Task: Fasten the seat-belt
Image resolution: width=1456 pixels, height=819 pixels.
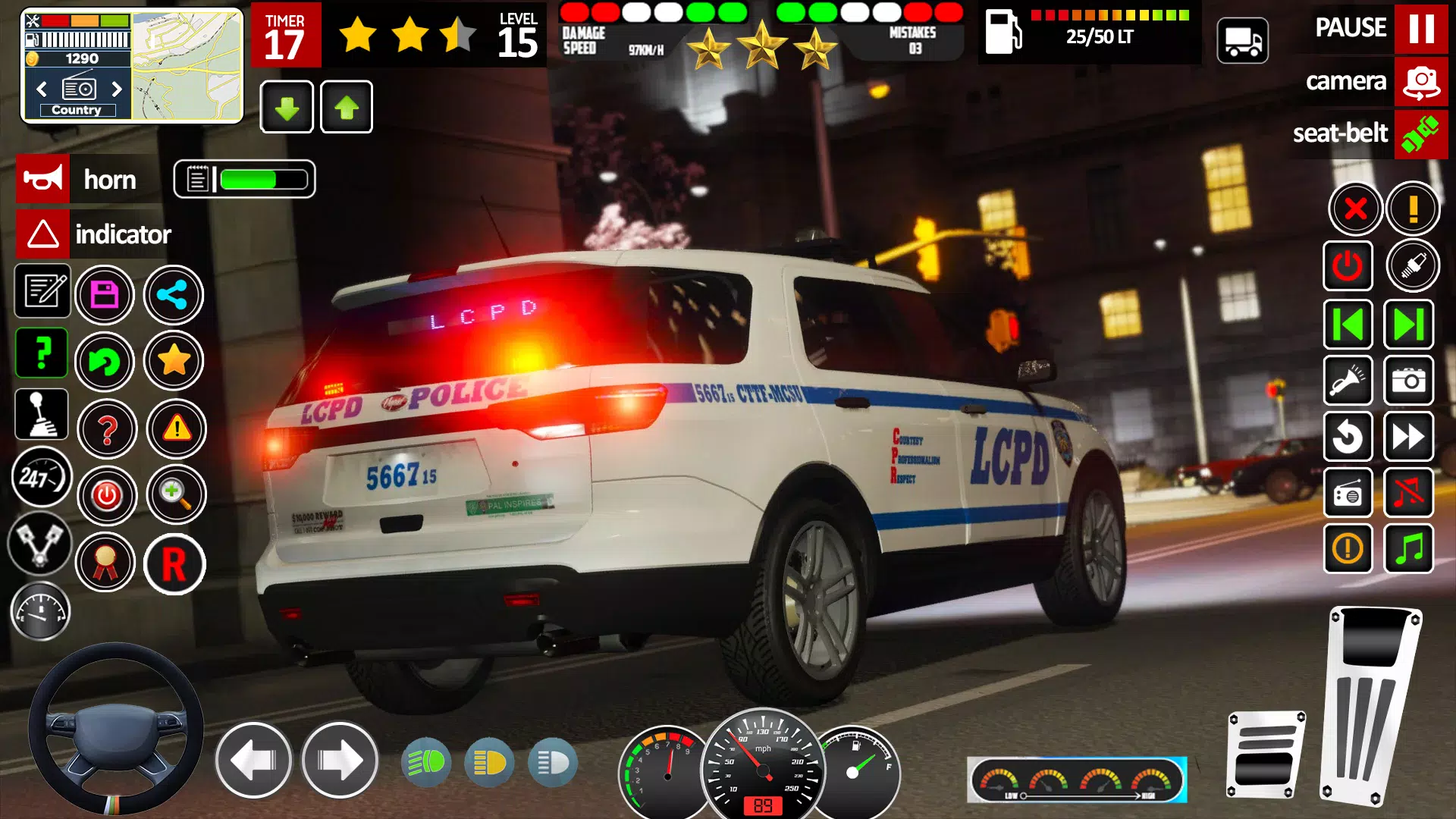Action: click(x=1420, y=134)
